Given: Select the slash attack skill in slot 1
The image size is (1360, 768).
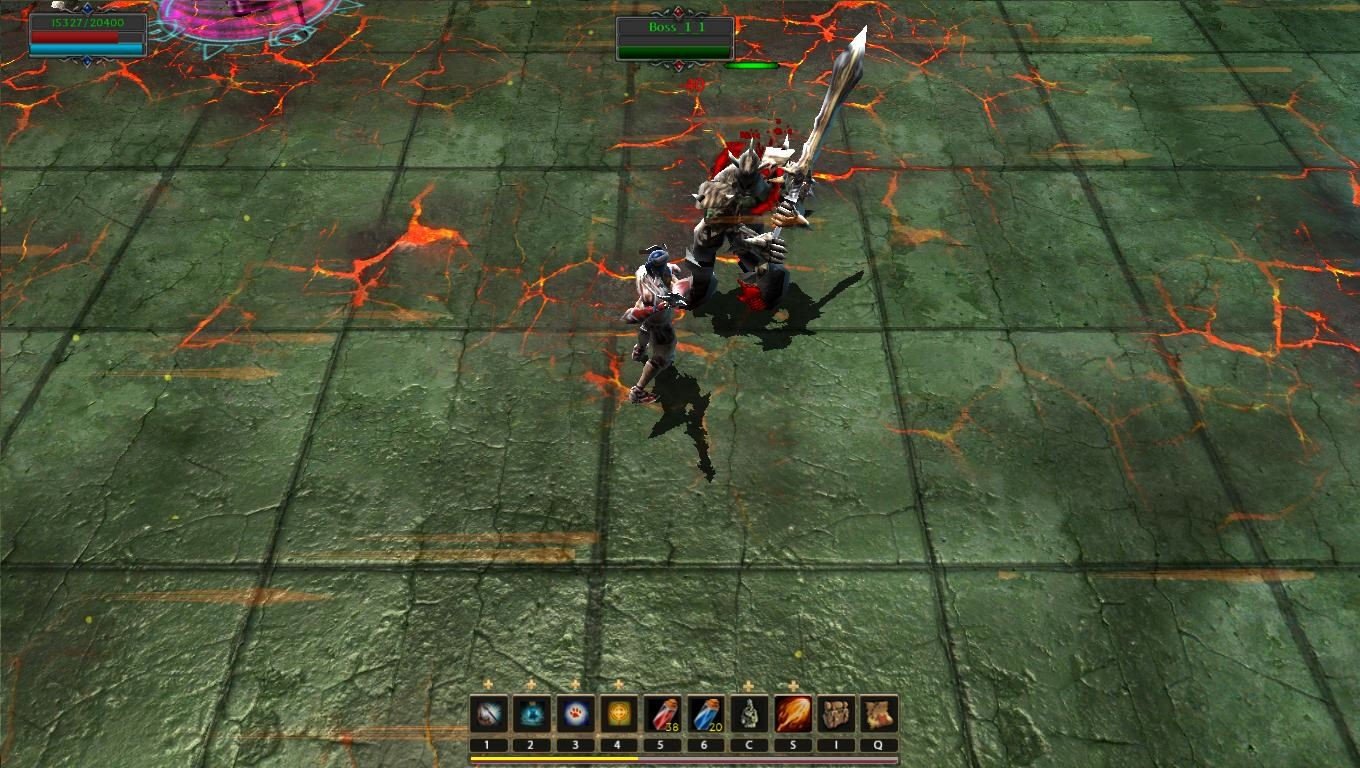Looking at the screenshot, I should [x=487, y=713].
